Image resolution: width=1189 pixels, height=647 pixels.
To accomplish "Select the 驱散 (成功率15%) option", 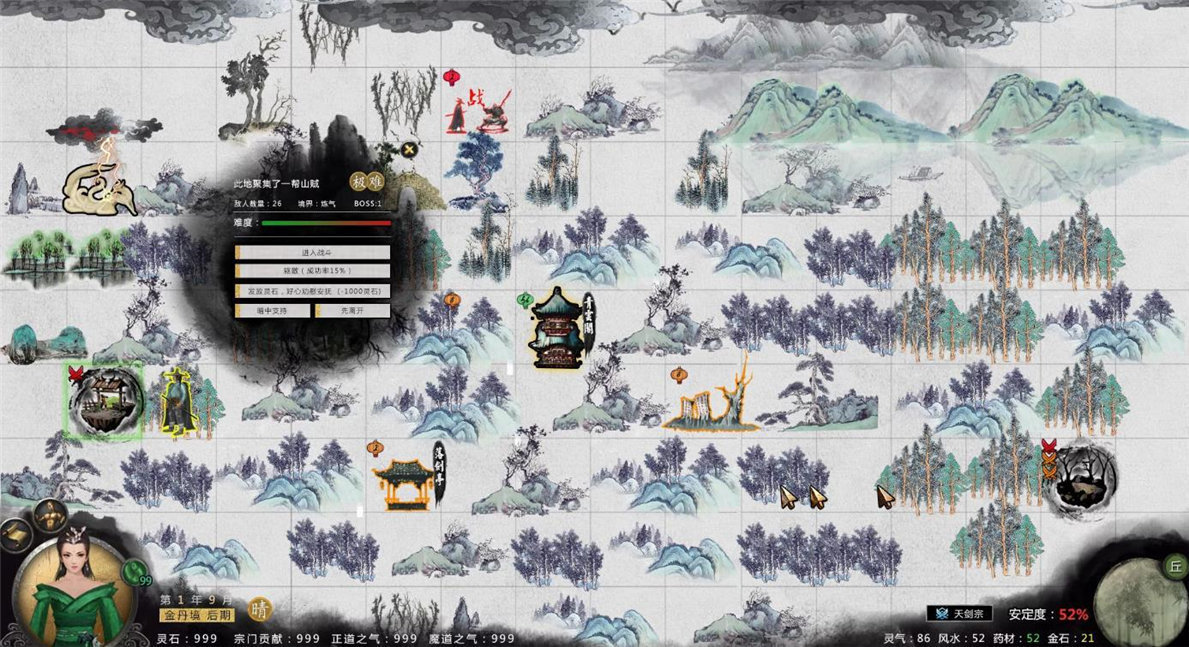I will click(312, 271).
